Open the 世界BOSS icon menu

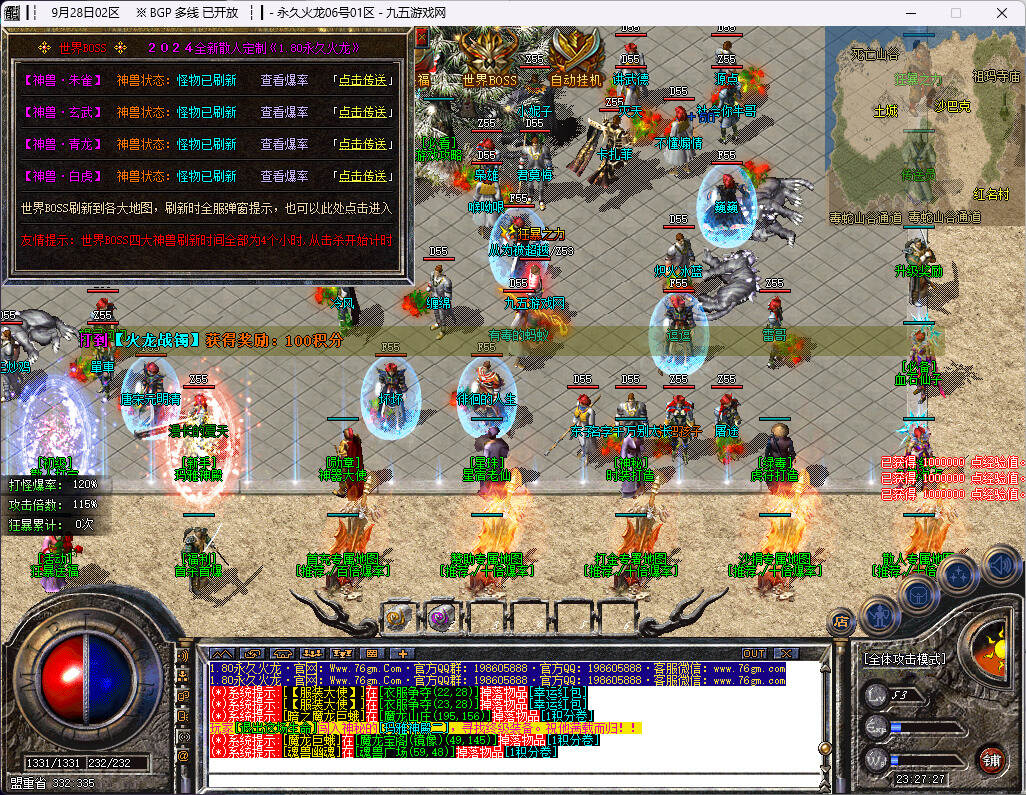489,58
